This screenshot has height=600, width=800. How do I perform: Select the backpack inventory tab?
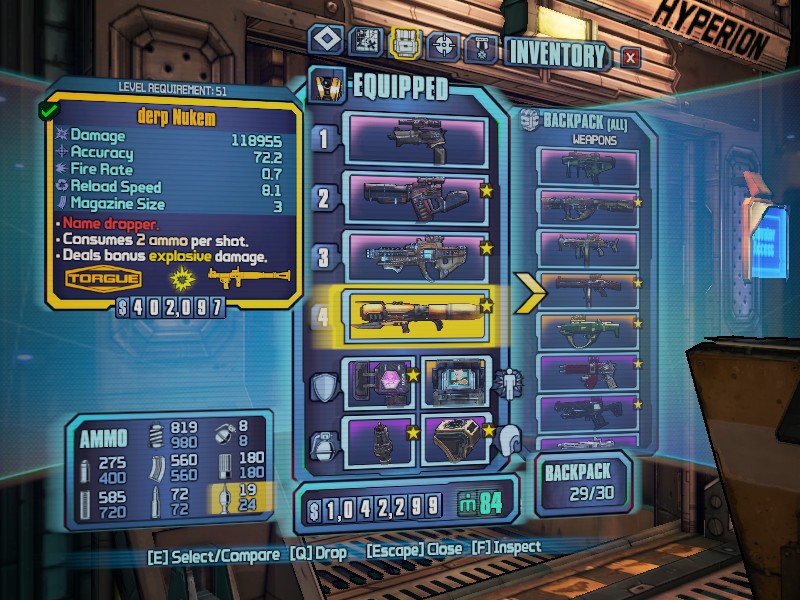coord(404,43)
